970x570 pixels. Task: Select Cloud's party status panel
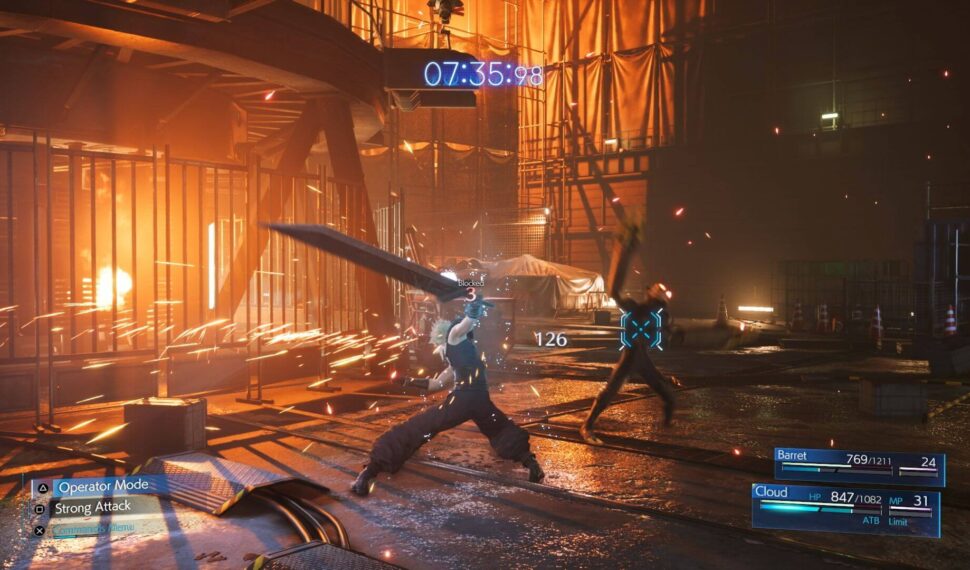click(845, 506)
